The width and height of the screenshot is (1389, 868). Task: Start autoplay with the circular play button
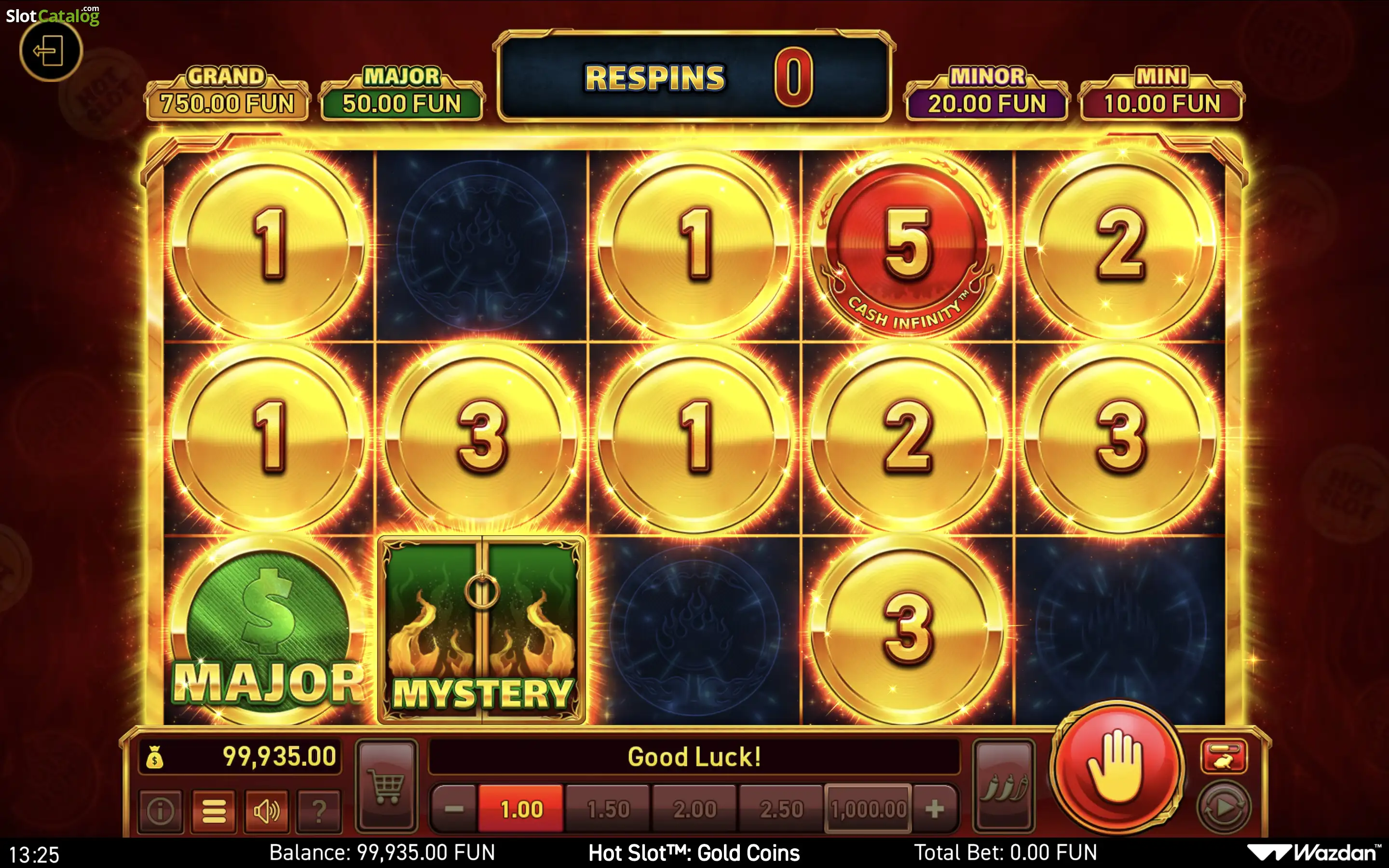click(1224, 808)
